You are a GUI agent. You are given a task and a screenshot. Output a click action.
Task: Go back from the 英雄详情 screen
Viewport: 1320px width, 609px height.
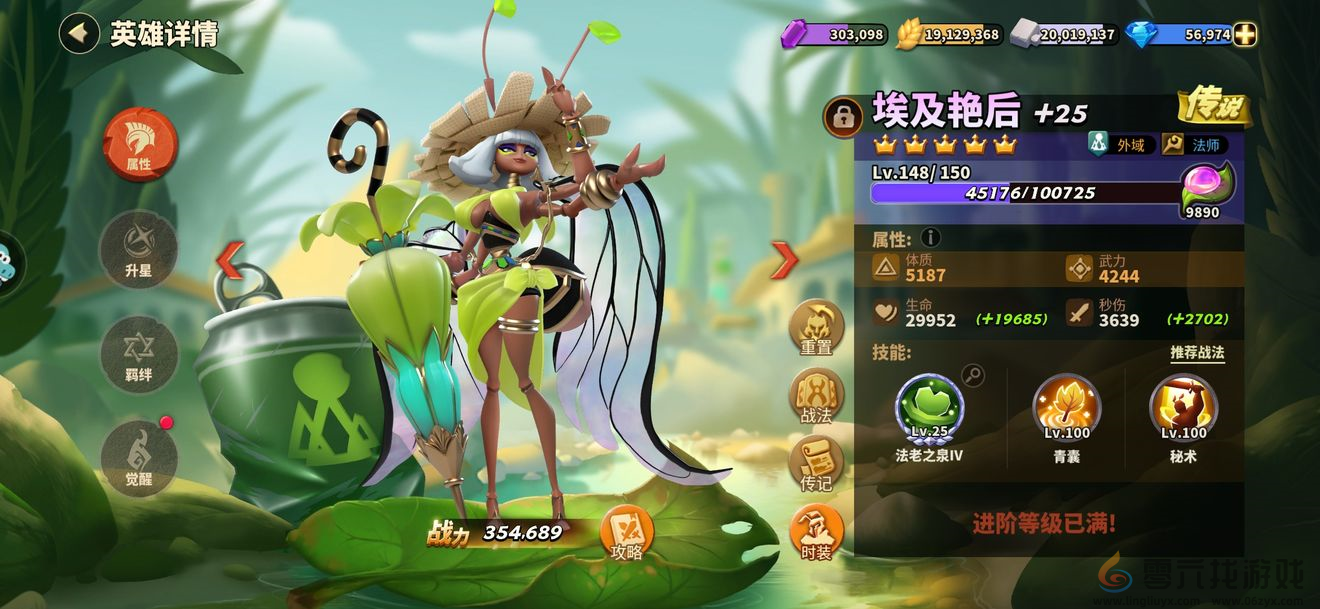click(x=78, y=34)
